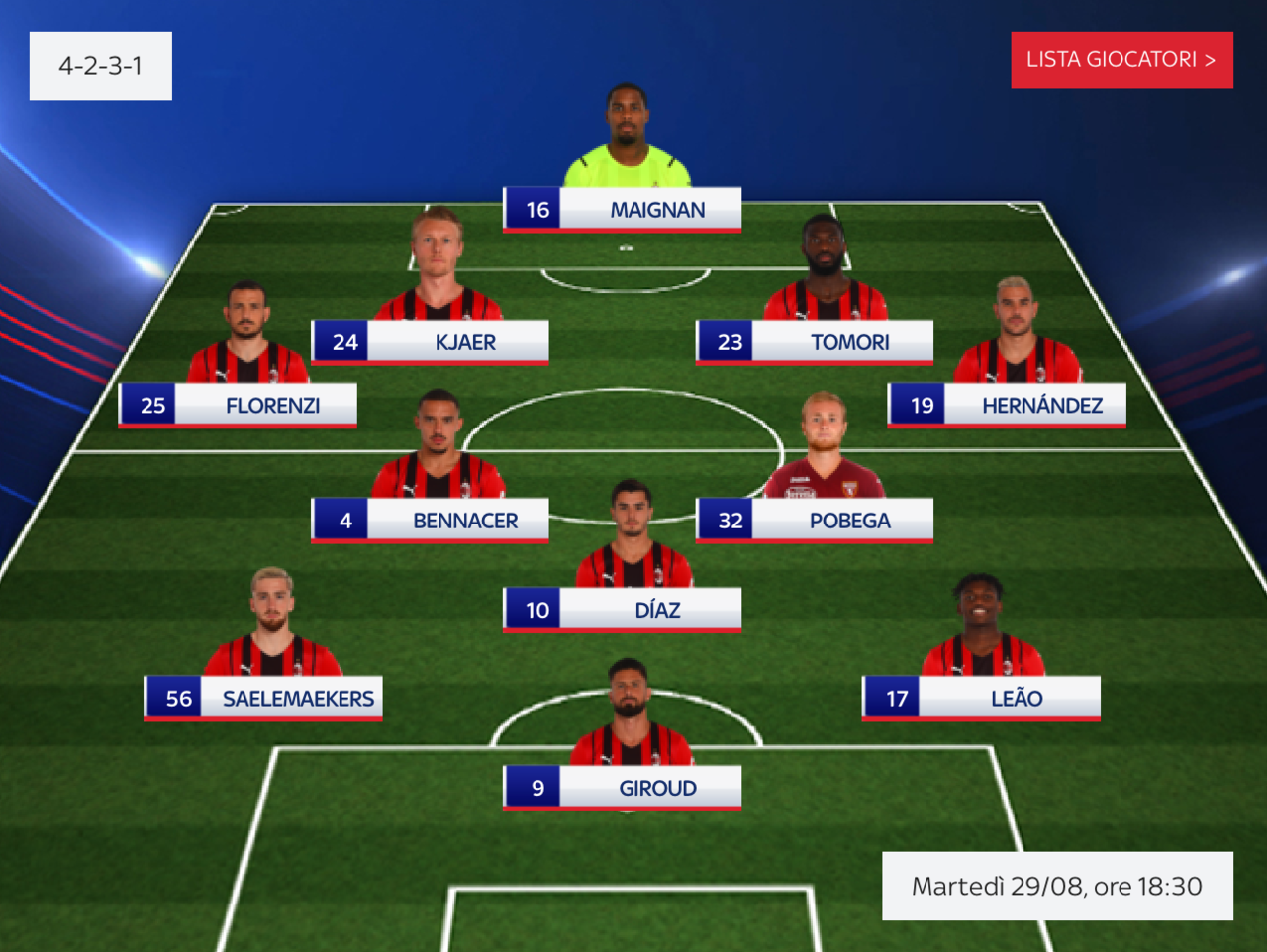Screen dimensions: 1267x952
Task: Select the 4-2-3-1 formation box
Action: coord(101,66)
